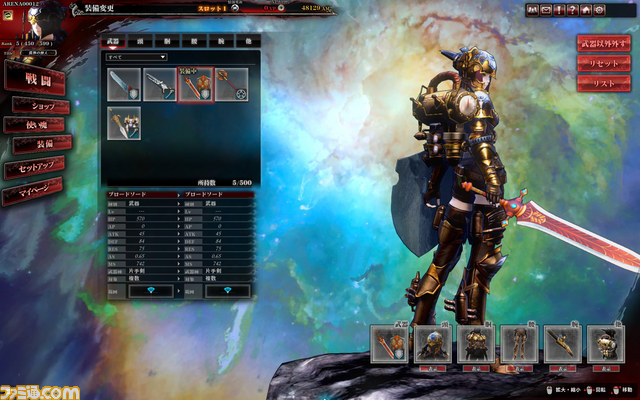Select the red mace with round shield
The width and height of the screenshot is (640, 400).
tap(230, 84)
